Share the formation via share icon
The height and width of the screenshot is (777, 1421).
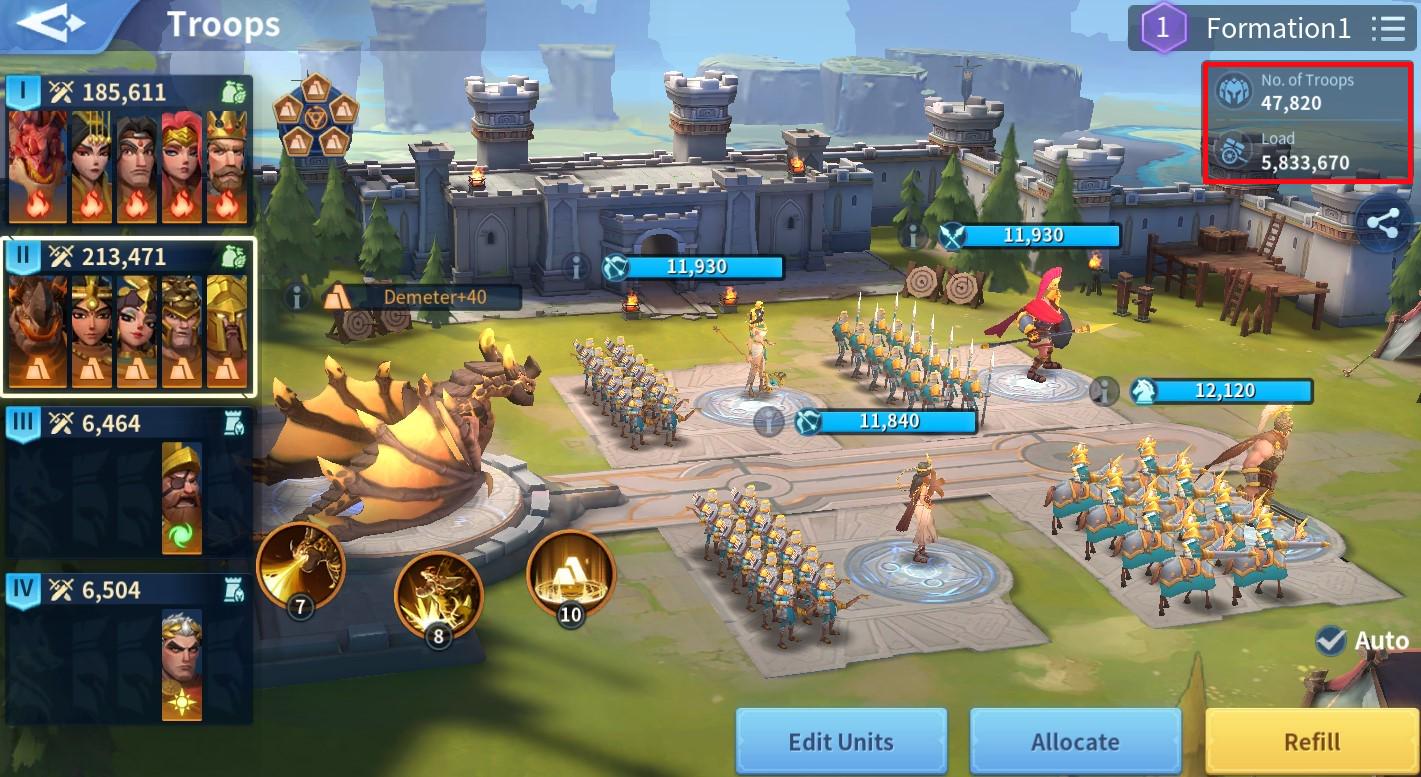(x=1387, y=224)
